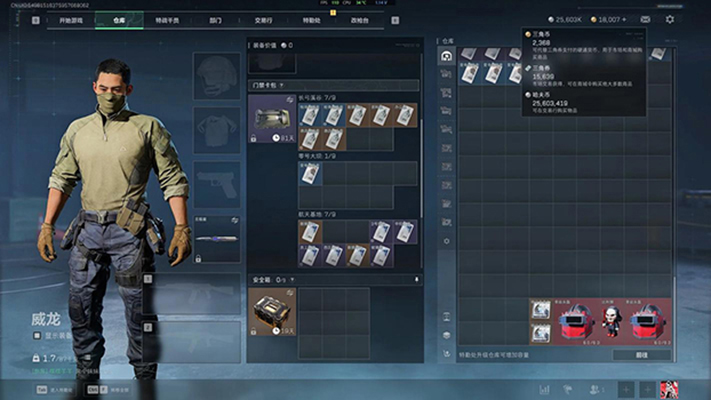Open the 特勤处 tab
The height and width of the screenshot is (400, 711).
pos(311,19)
